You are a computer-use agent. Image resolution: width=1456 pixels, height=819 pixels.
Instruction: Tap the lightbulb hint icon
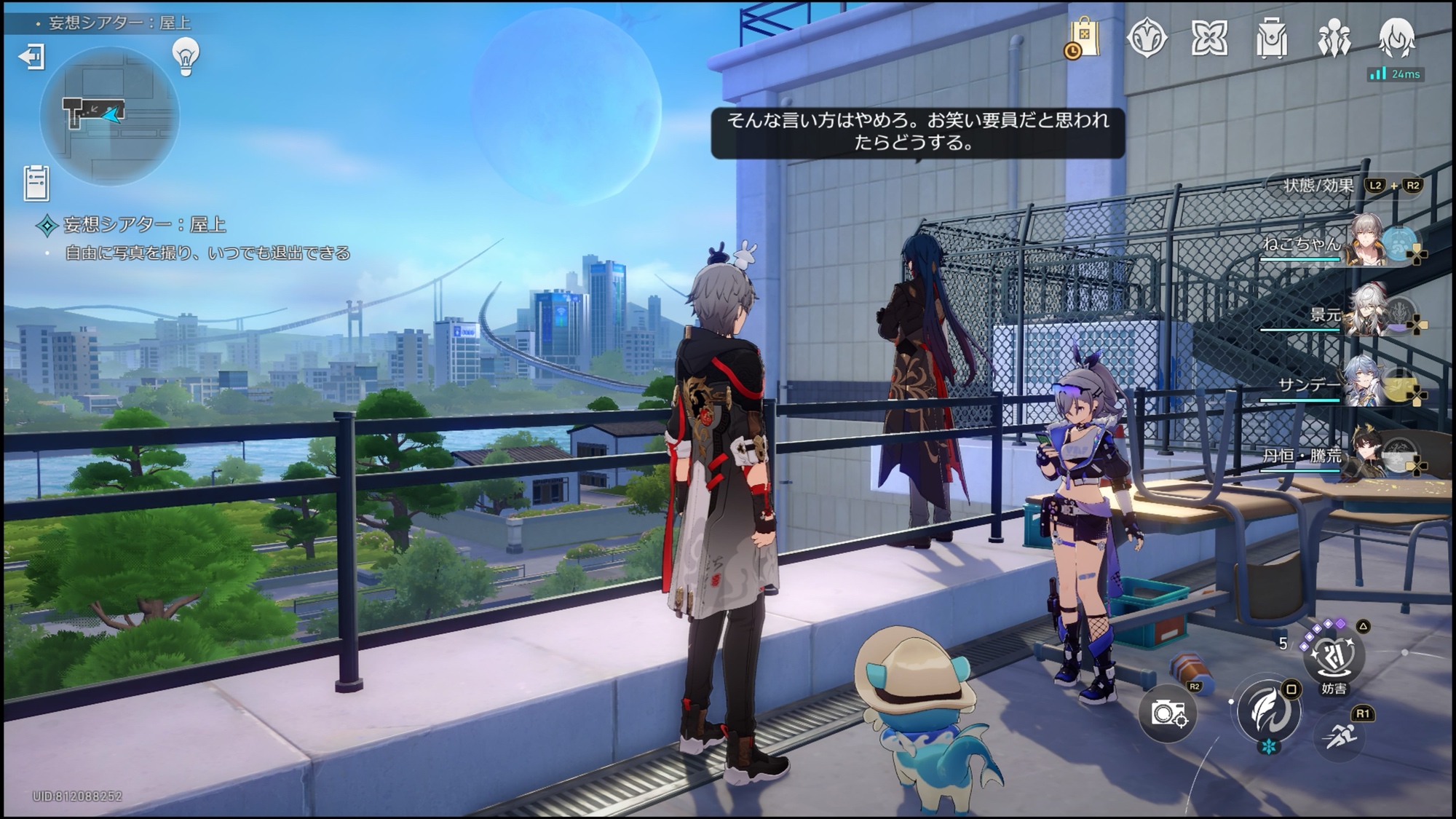click(186, 55)
